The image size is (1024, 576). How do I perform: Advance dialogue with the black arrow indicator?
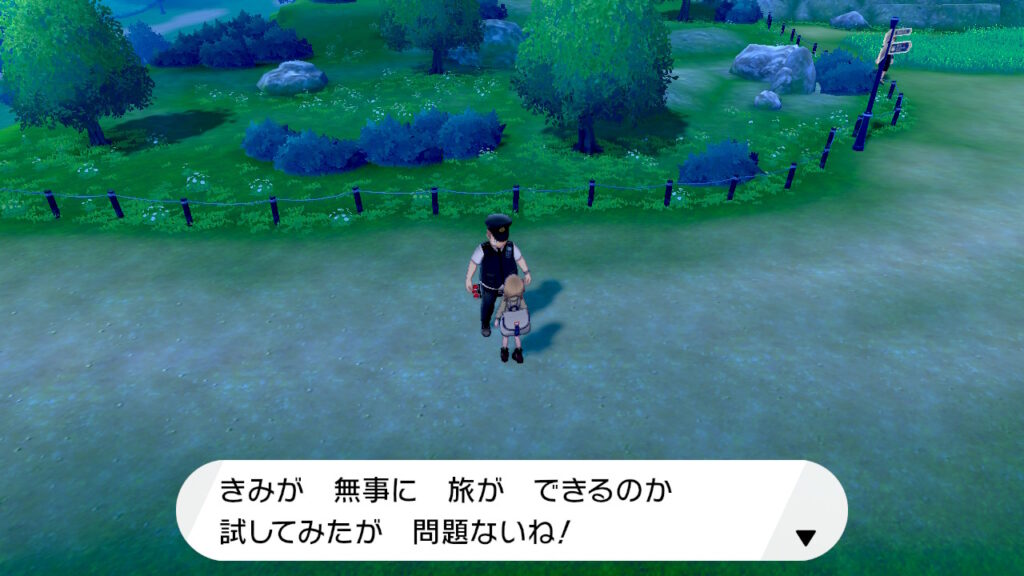(x=805, y=538)
